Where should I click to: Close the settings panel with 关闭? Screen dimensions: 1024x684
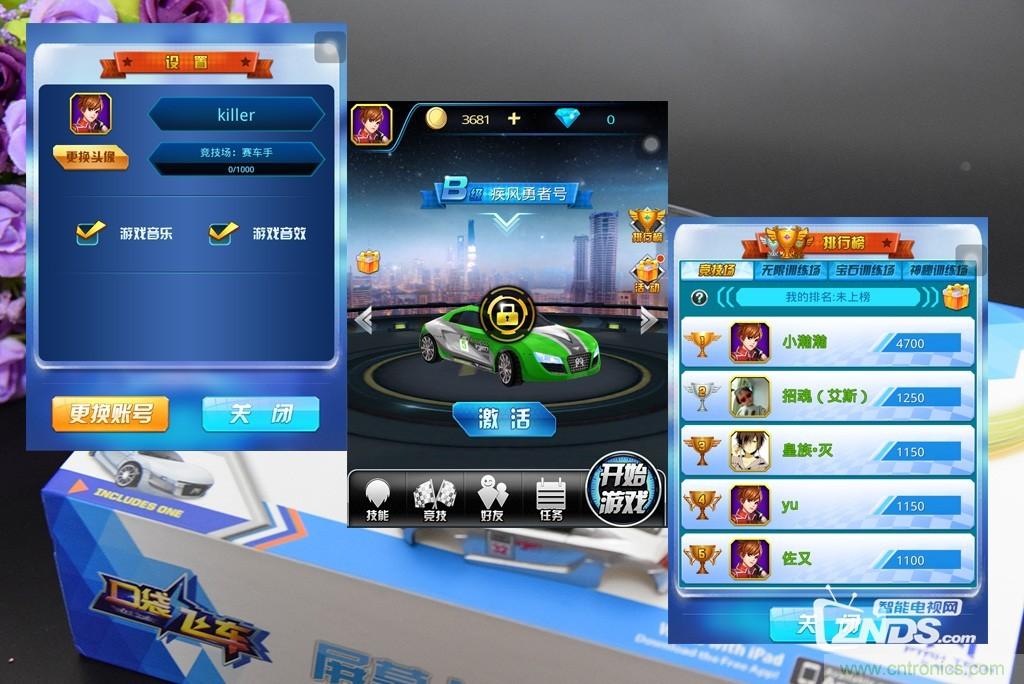260,413
